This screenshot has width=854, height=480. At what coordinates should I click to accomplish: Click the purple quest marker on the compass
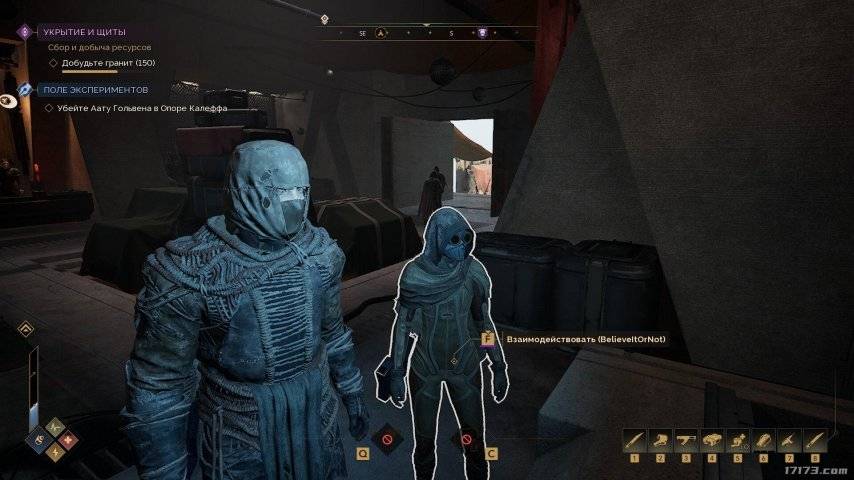(482, 33)
